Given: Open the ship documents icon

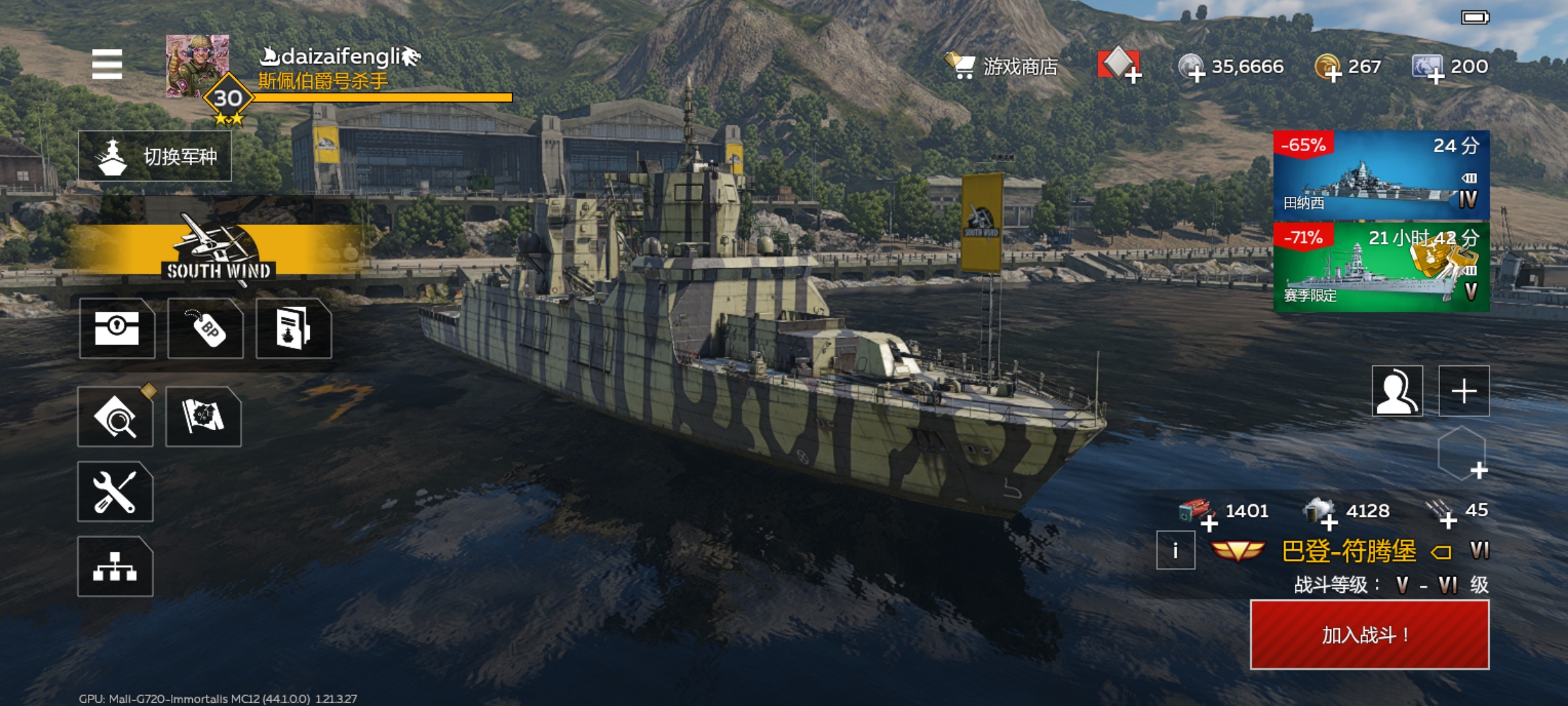Looking at the screenshot, I should click(x=293, y=328).
